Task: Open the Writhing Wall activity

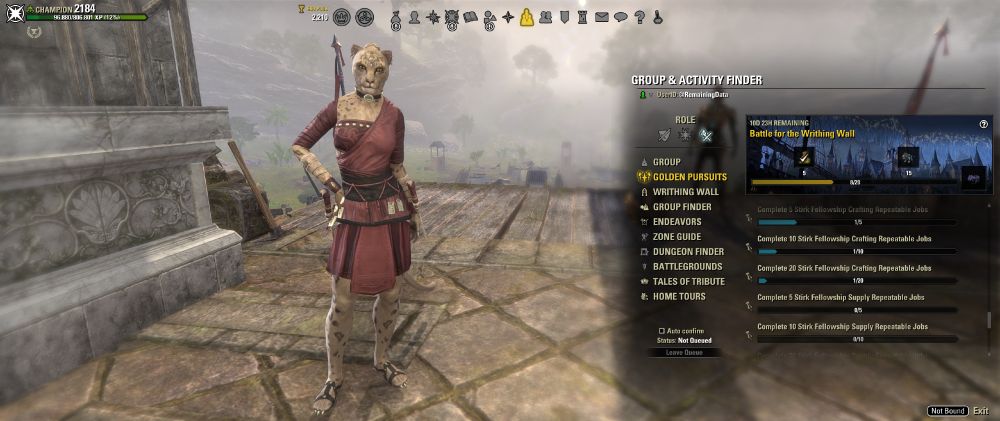Action: click(685, 192)
